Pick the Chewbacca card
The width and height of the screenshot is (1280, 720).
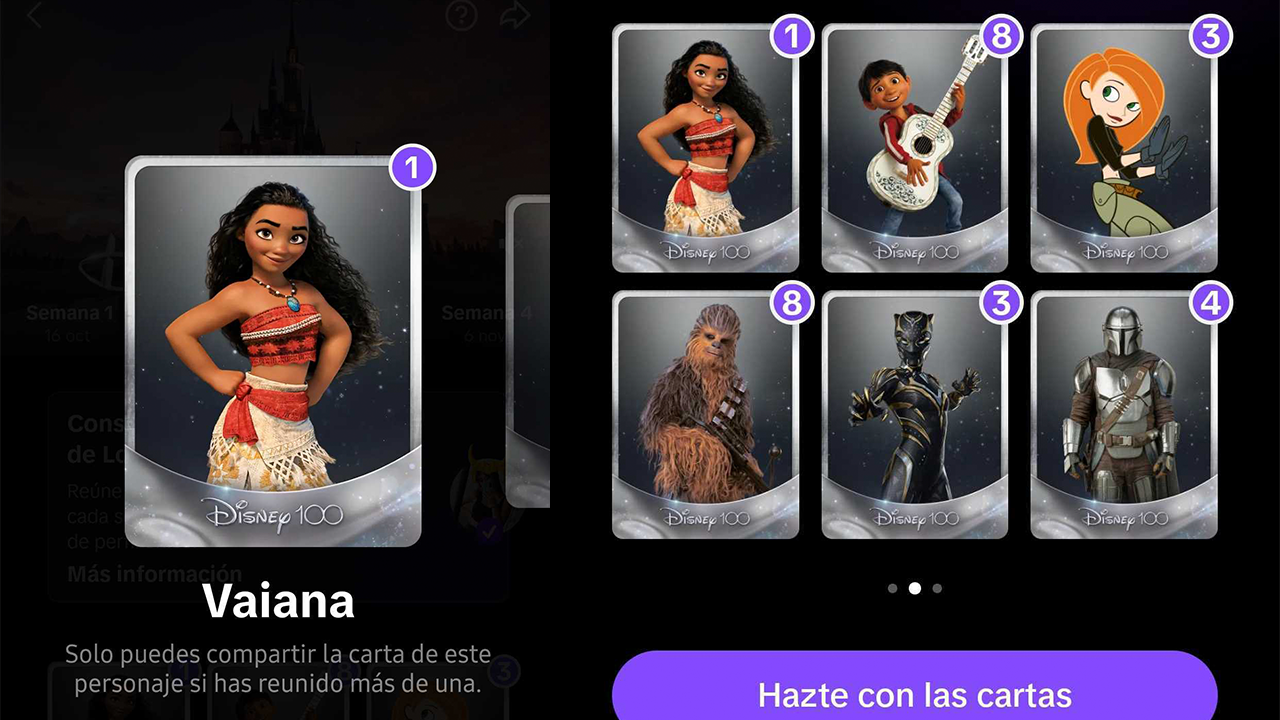point(705,416)
